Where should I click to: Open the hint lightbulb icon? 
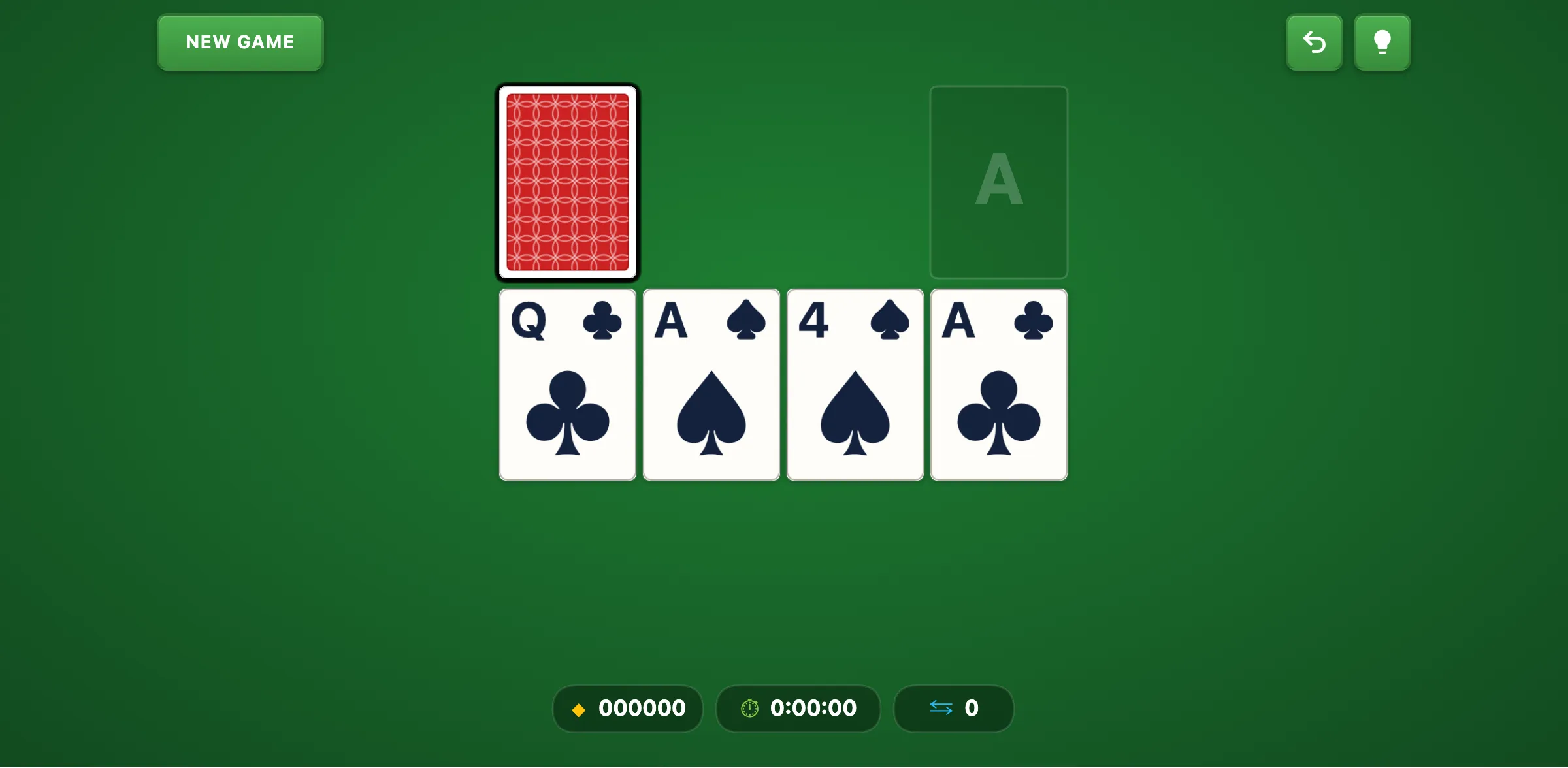click(1382, 42)
